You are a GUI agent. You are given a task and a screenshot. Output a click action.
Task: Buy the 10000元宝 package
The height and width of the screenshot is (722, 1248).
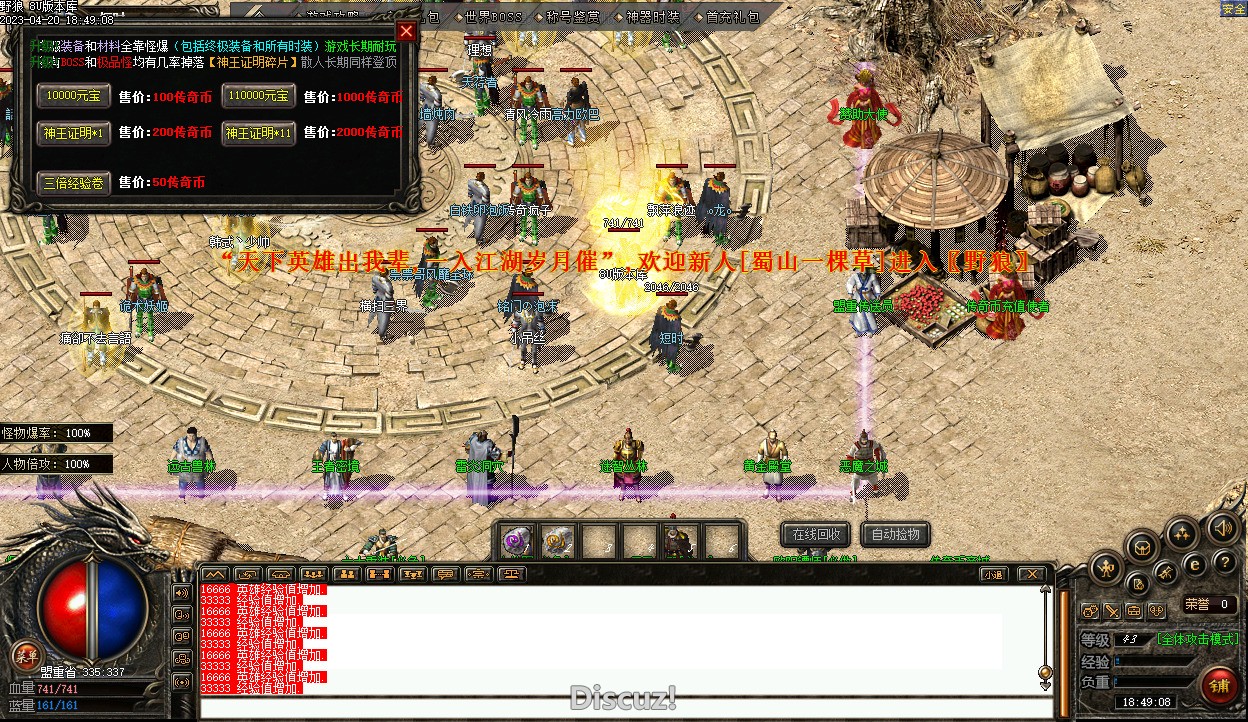point(74,96)
